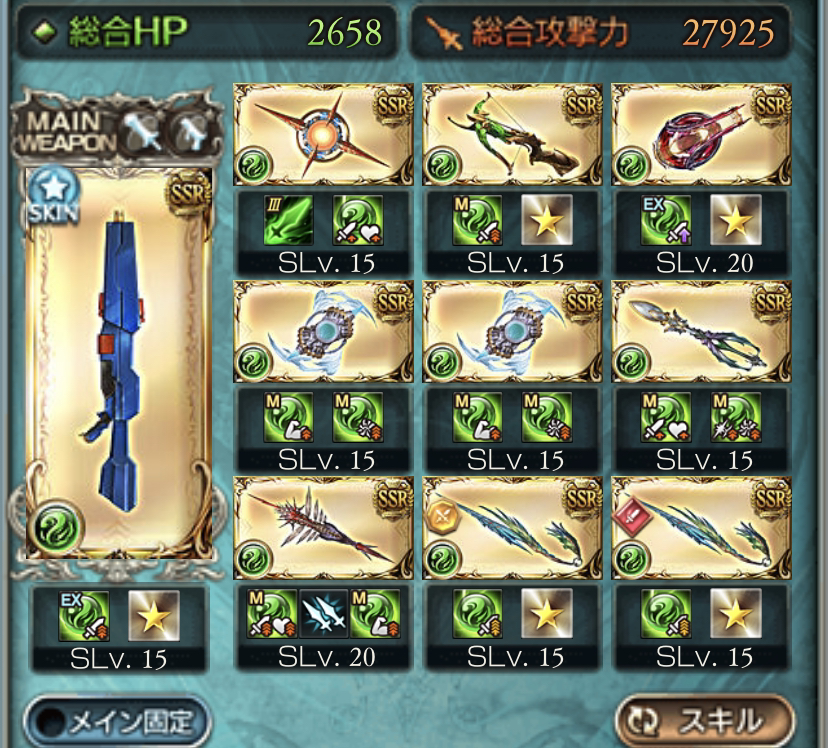This screenshot has width=828, height=748.
Task: Select feathered weapon with orange round badge
Action: [512, 528]
